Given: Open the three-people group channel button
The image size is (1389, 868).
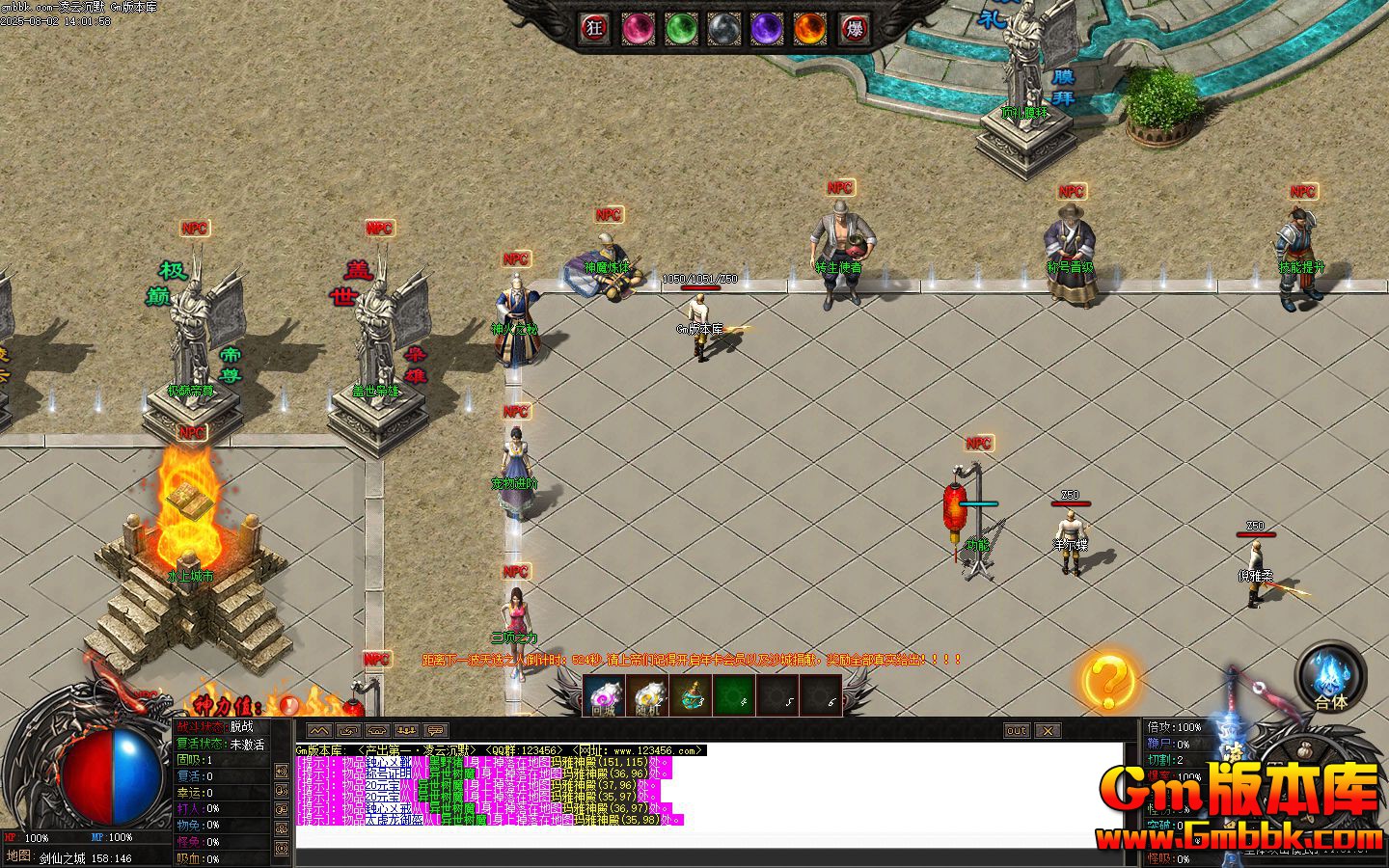Looking at the screenshot, I should pos(406,731).
